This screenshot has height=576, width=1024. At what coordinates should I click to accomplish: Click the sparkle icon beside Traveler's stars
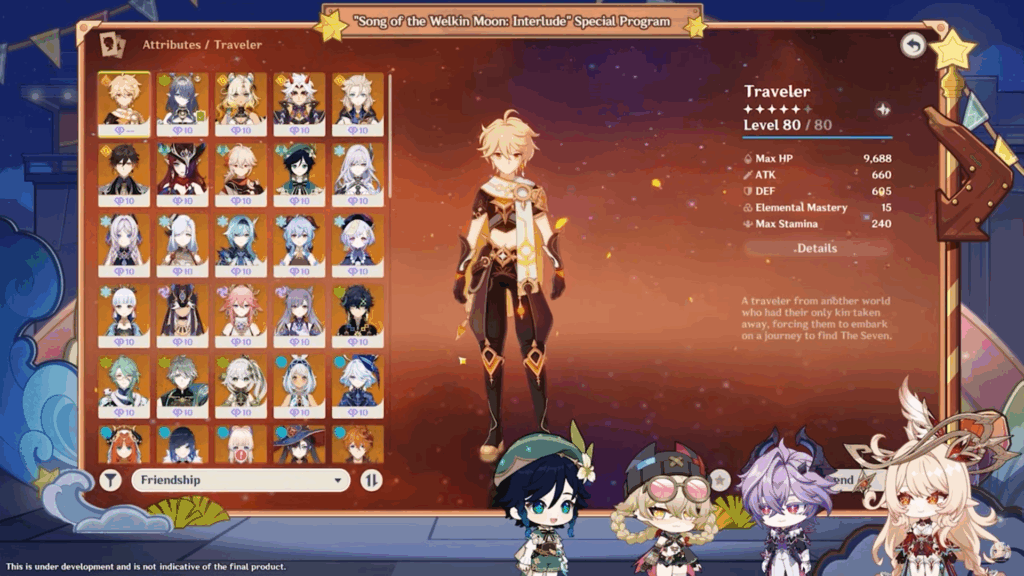883,109
